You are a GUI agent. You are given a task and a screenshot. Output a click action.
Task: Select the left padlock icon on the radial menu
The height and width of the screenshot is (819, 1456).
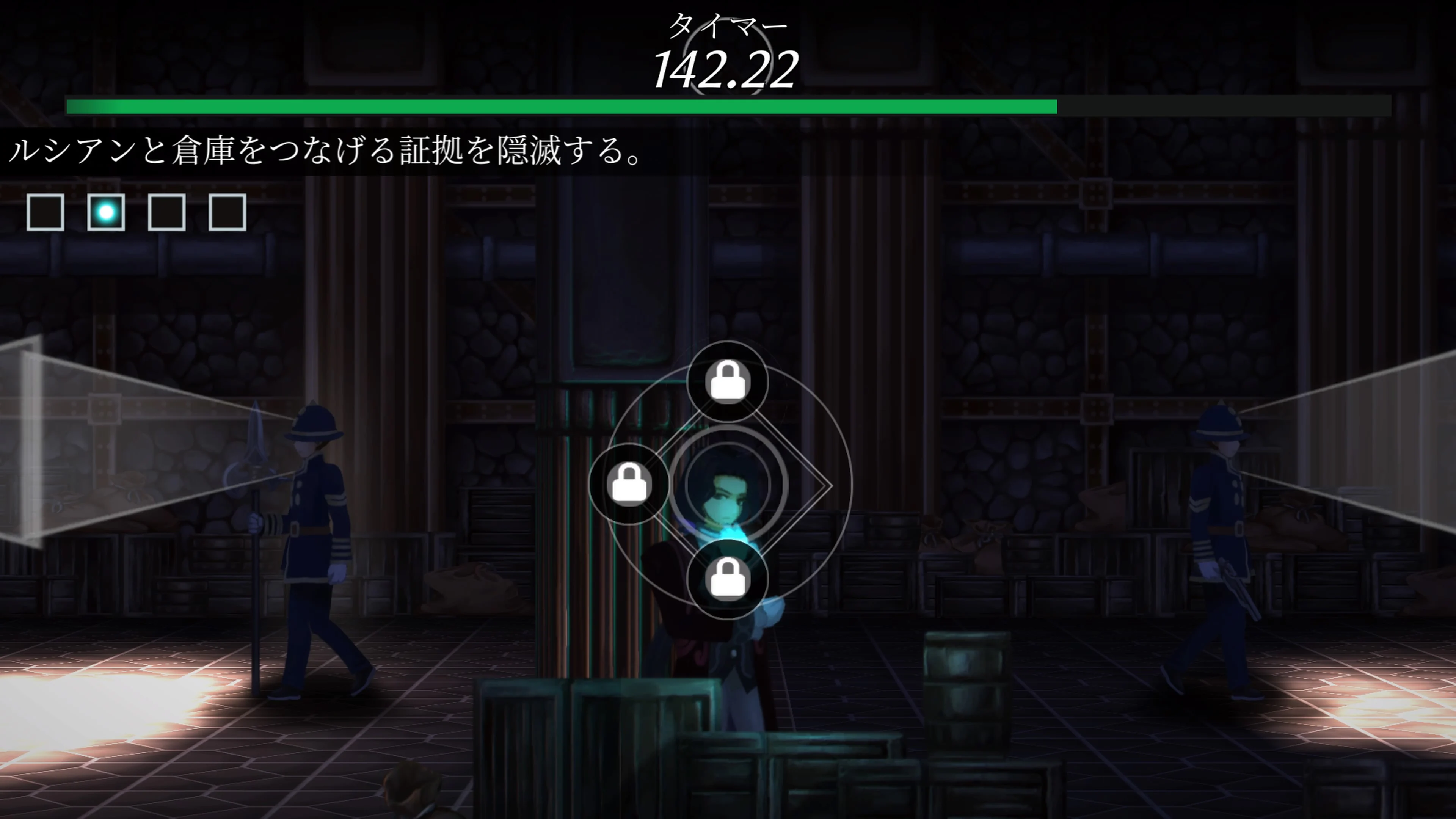click(x=630, y=483)
